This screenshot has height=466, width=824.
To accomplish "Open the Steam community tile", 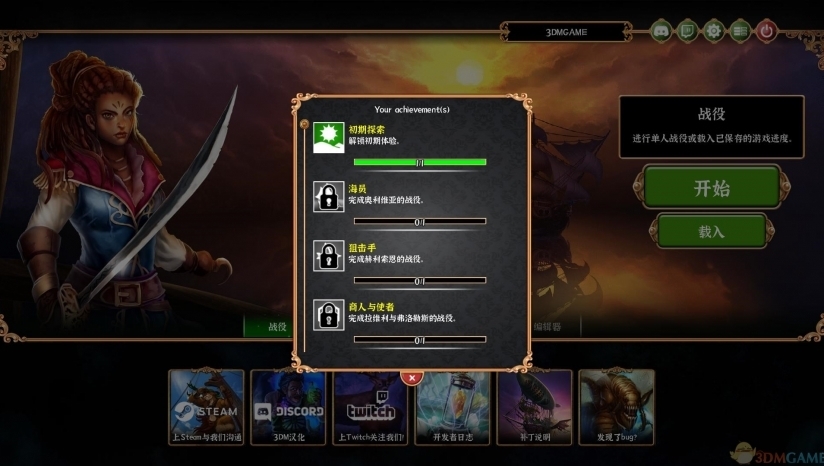I will point(207,407).
